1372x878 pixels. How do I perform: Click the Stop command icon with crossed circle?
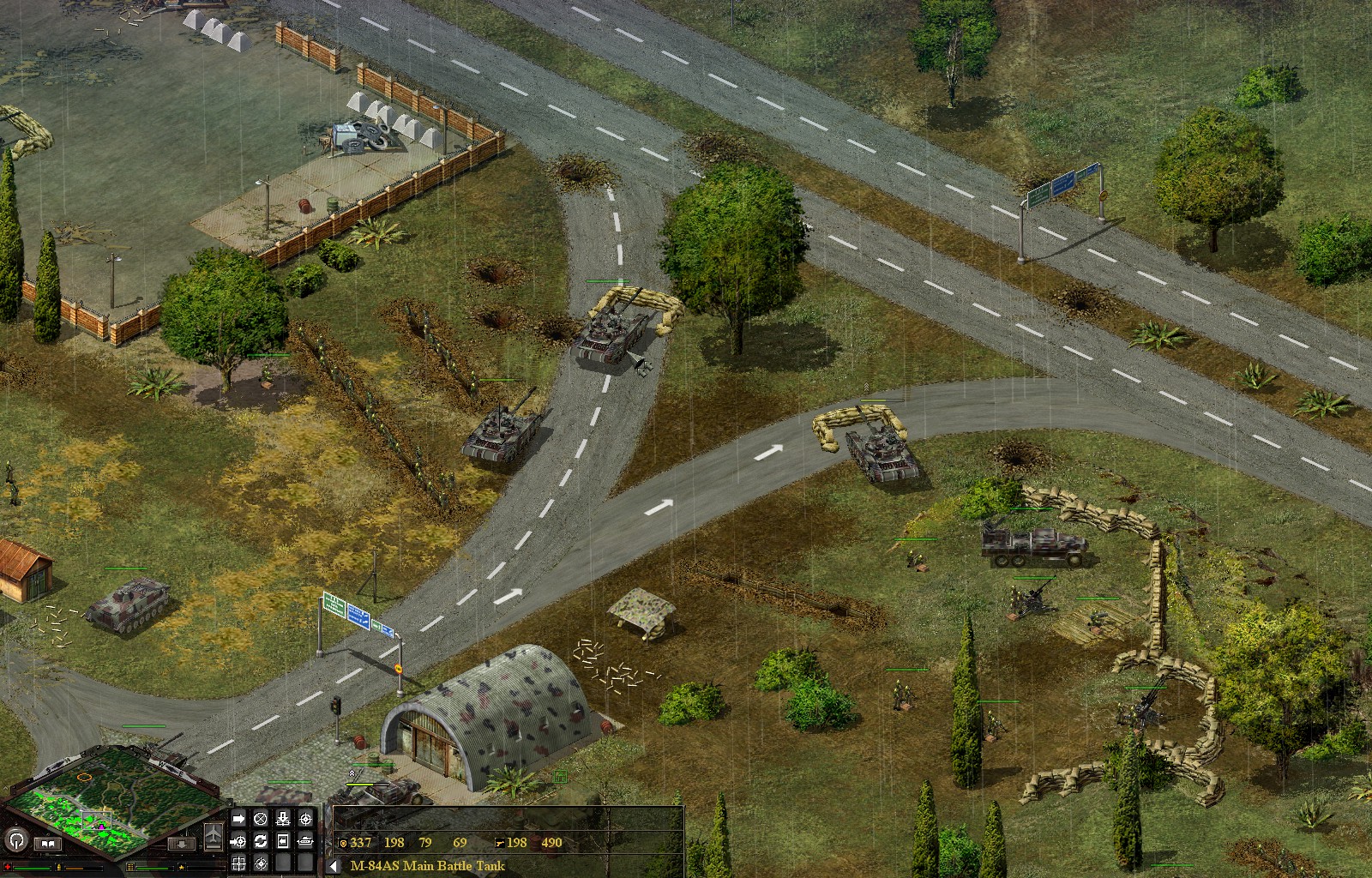click(261, 819)
